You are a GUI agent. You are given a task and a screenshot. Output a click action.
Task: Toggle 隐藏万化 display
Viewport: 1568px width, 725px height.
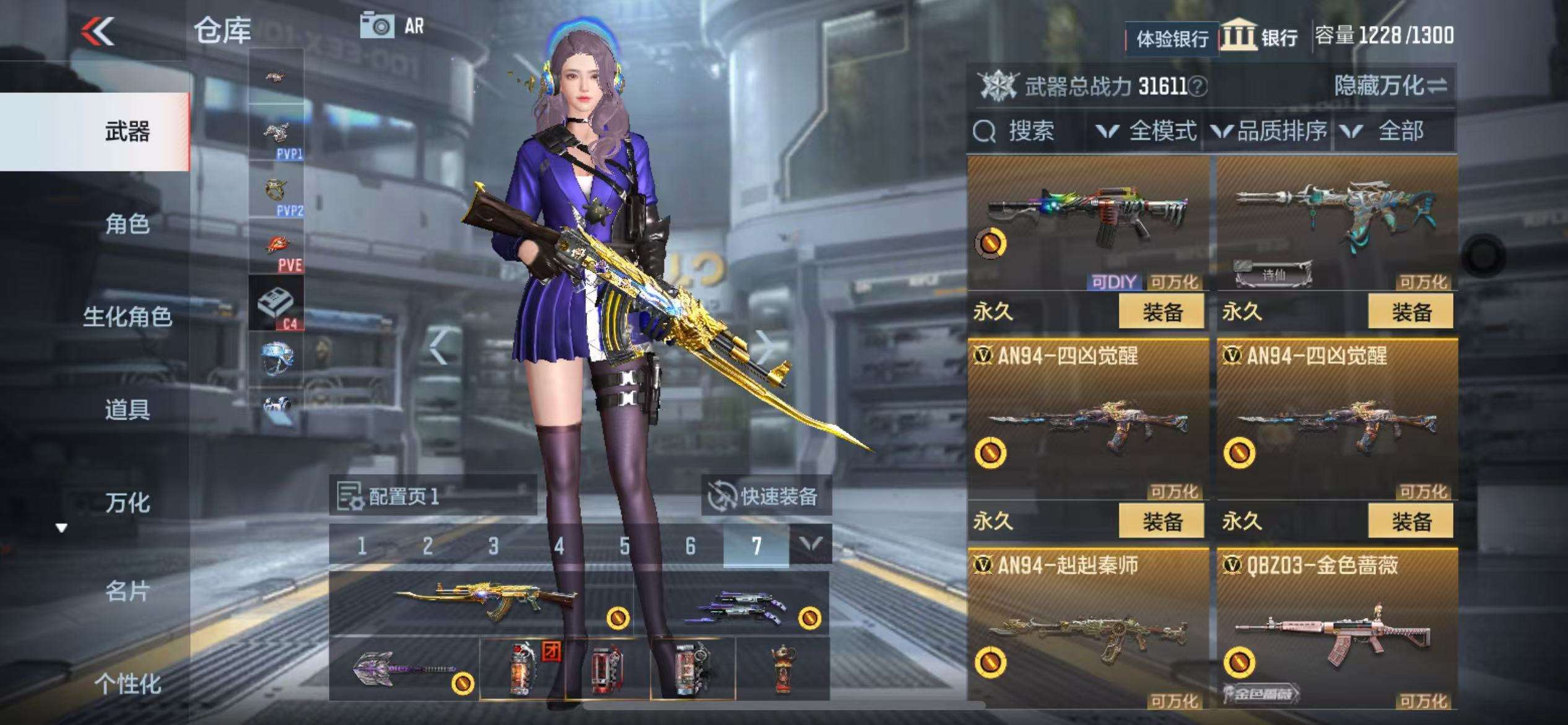point(1390,86)
